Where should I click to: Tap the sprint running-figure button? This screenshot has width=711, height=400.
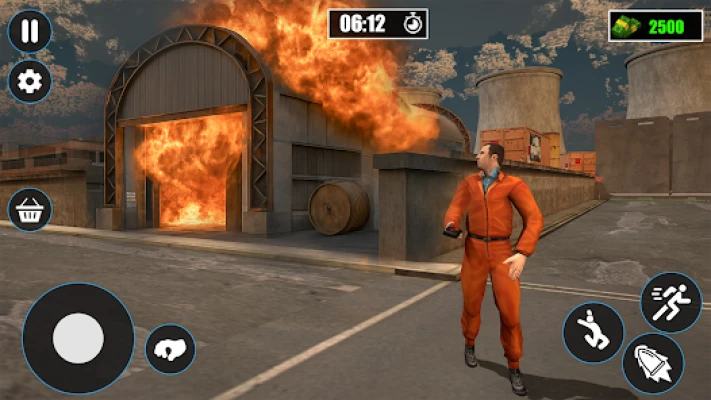point(671,302)
